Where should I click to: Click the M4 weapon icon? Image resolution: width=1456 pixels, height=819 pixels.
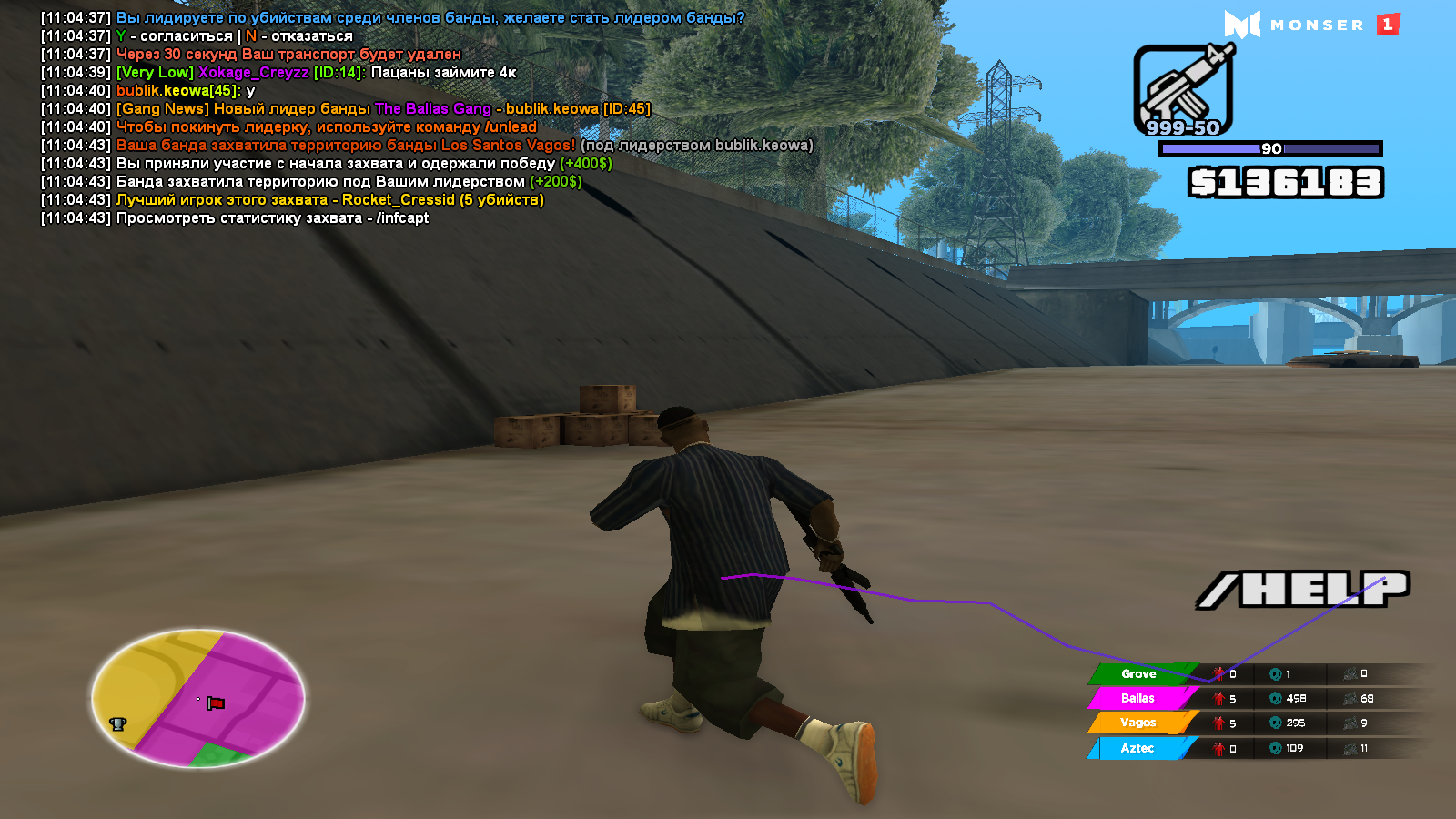[x=1182, y=88]
